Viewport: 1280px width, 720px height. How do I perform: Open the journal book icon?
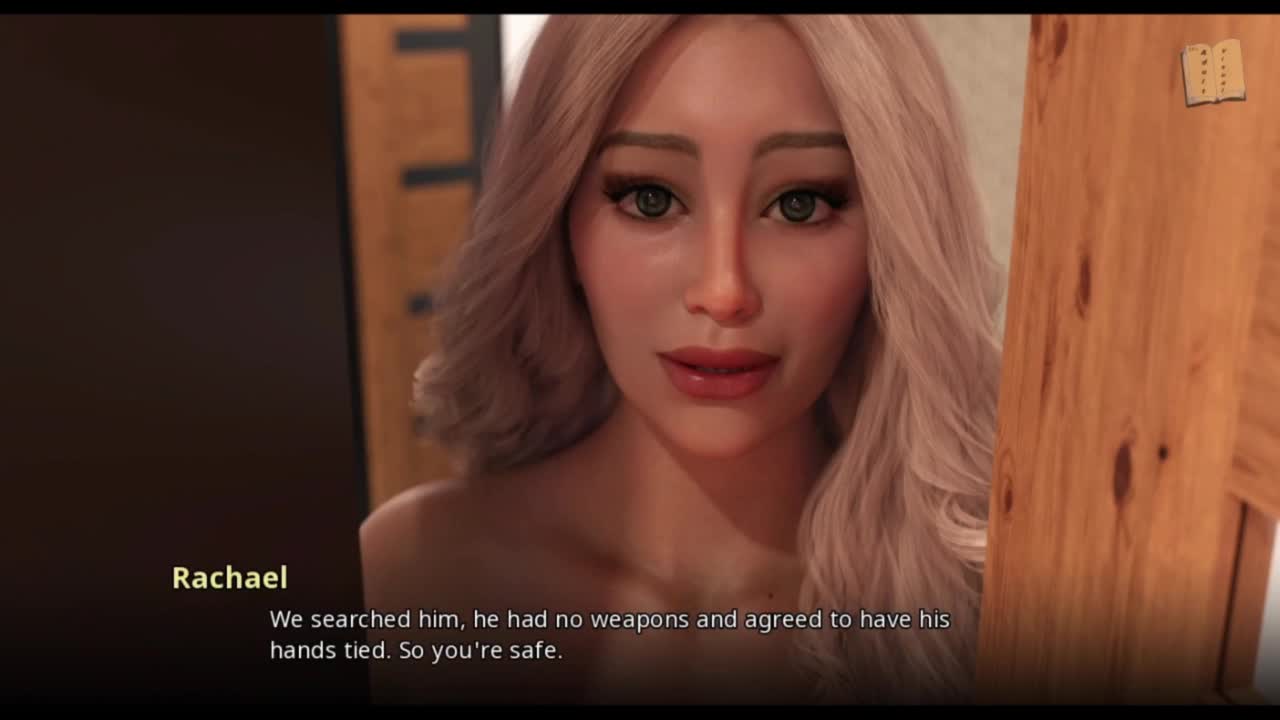(x=1213, y=73)
